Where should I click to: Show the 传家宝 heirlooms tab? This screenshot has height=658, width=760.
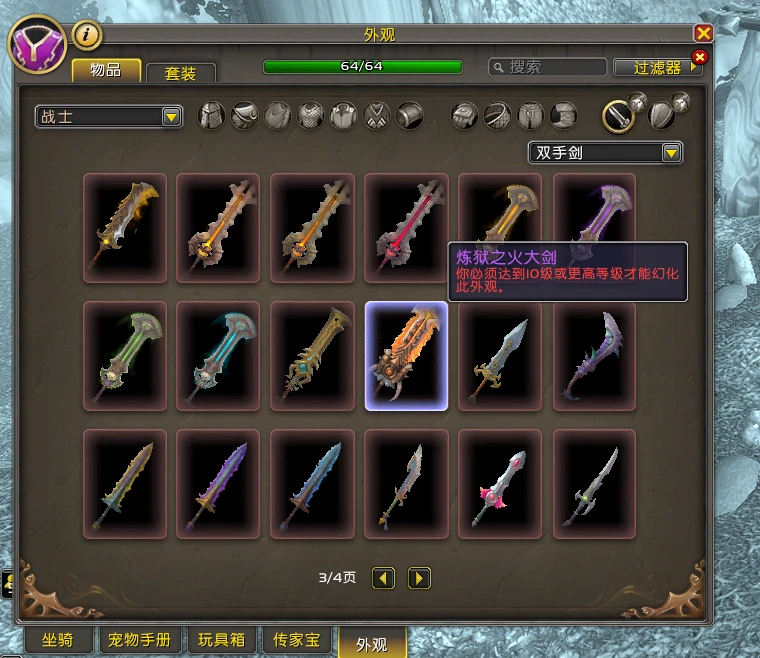(299, 640)
